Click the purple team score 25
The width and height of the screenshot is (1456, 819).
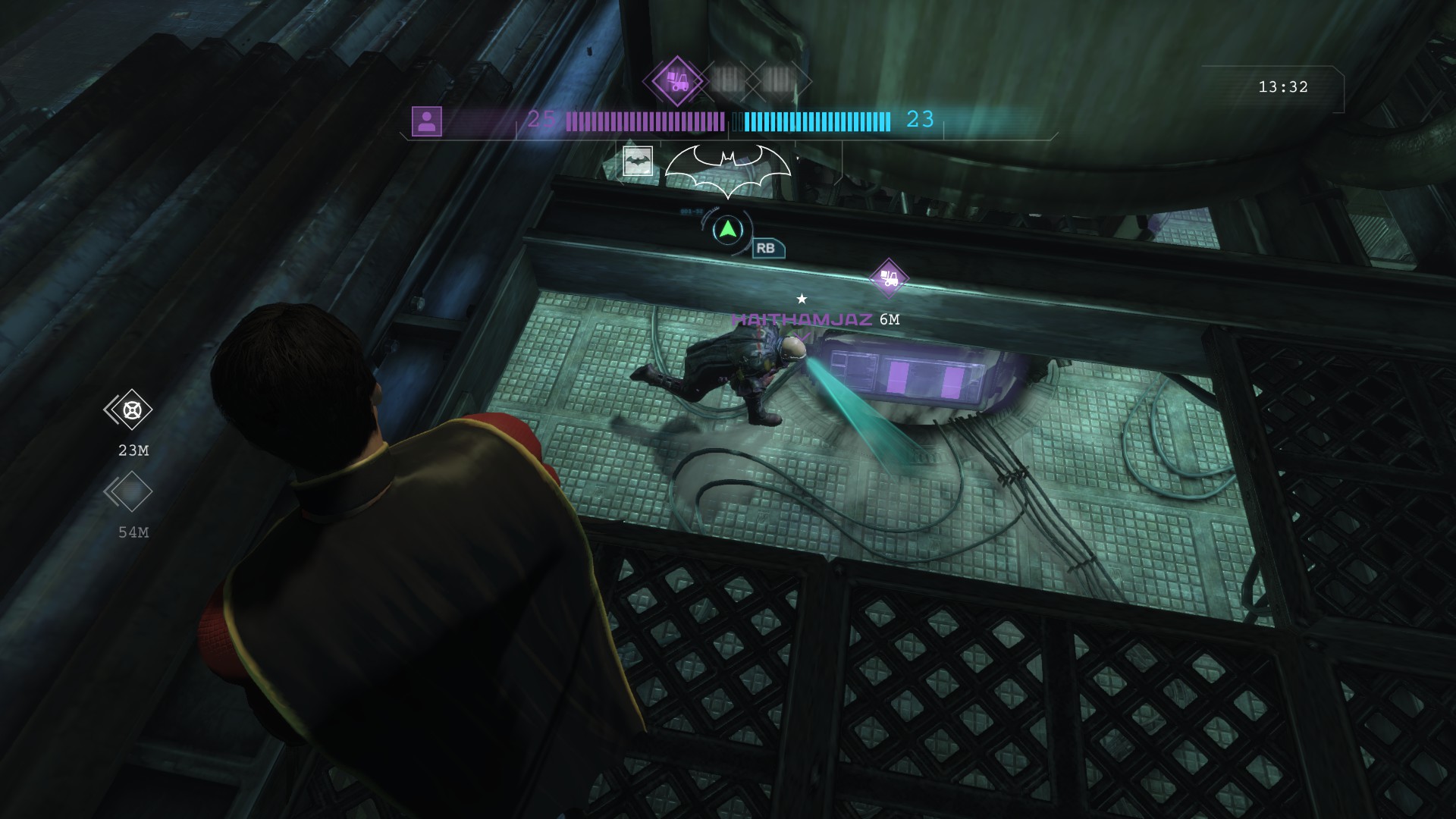(541, 119)
